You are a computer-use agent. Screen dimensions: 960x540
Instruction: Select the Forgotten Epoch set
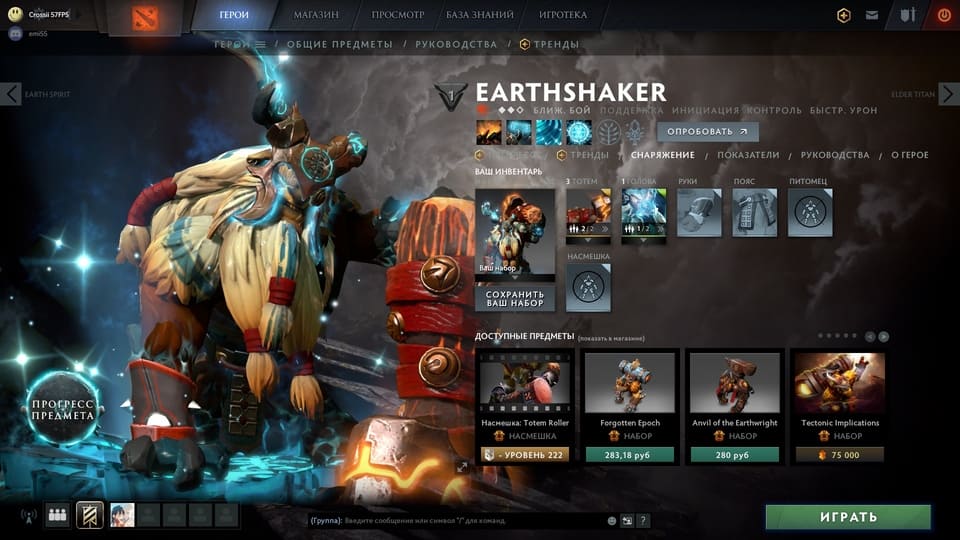pyautogui.click(x=629, y=405)
